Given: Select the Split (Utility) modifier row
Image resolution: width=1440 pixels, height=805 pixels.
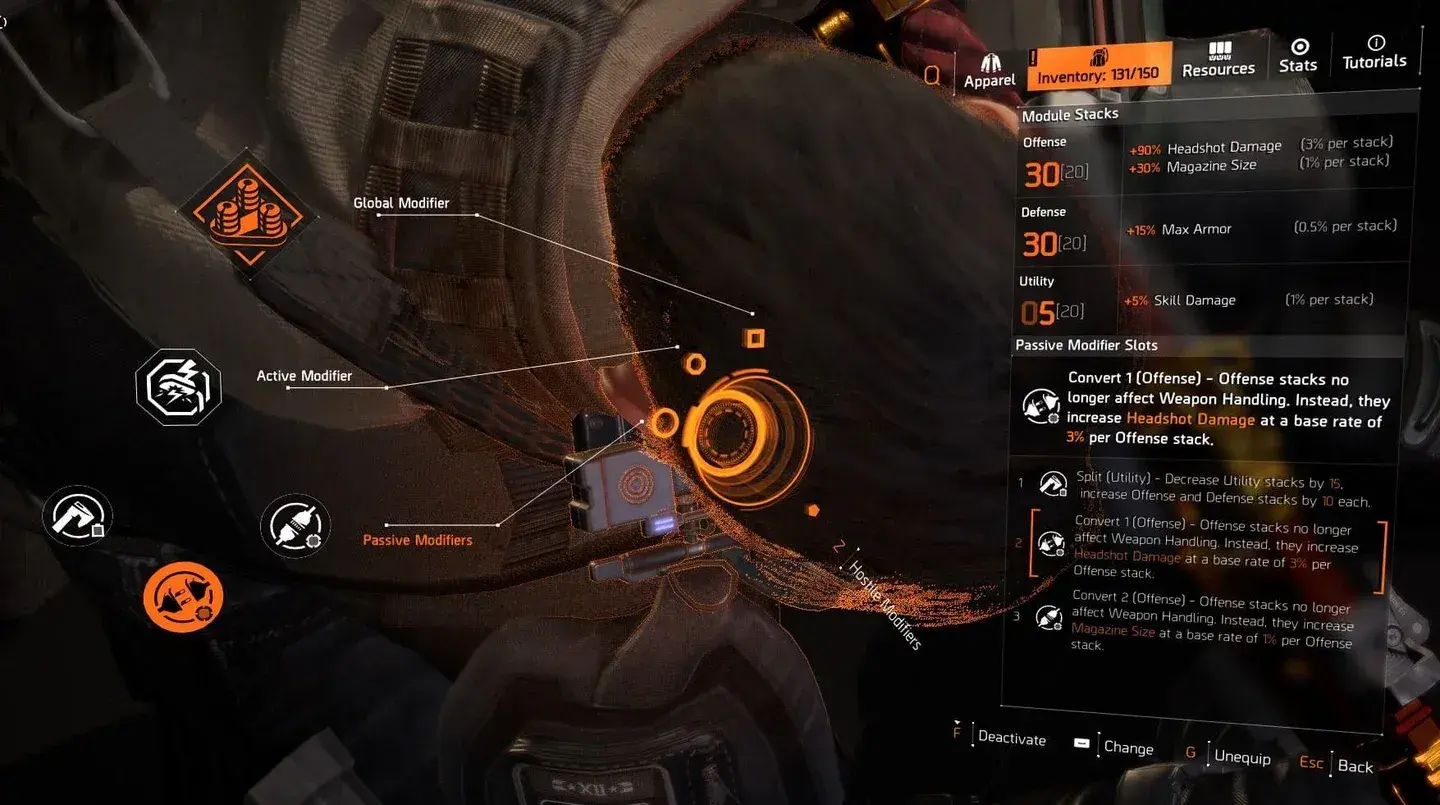Looking at the screenshot, I should 1210,492.
